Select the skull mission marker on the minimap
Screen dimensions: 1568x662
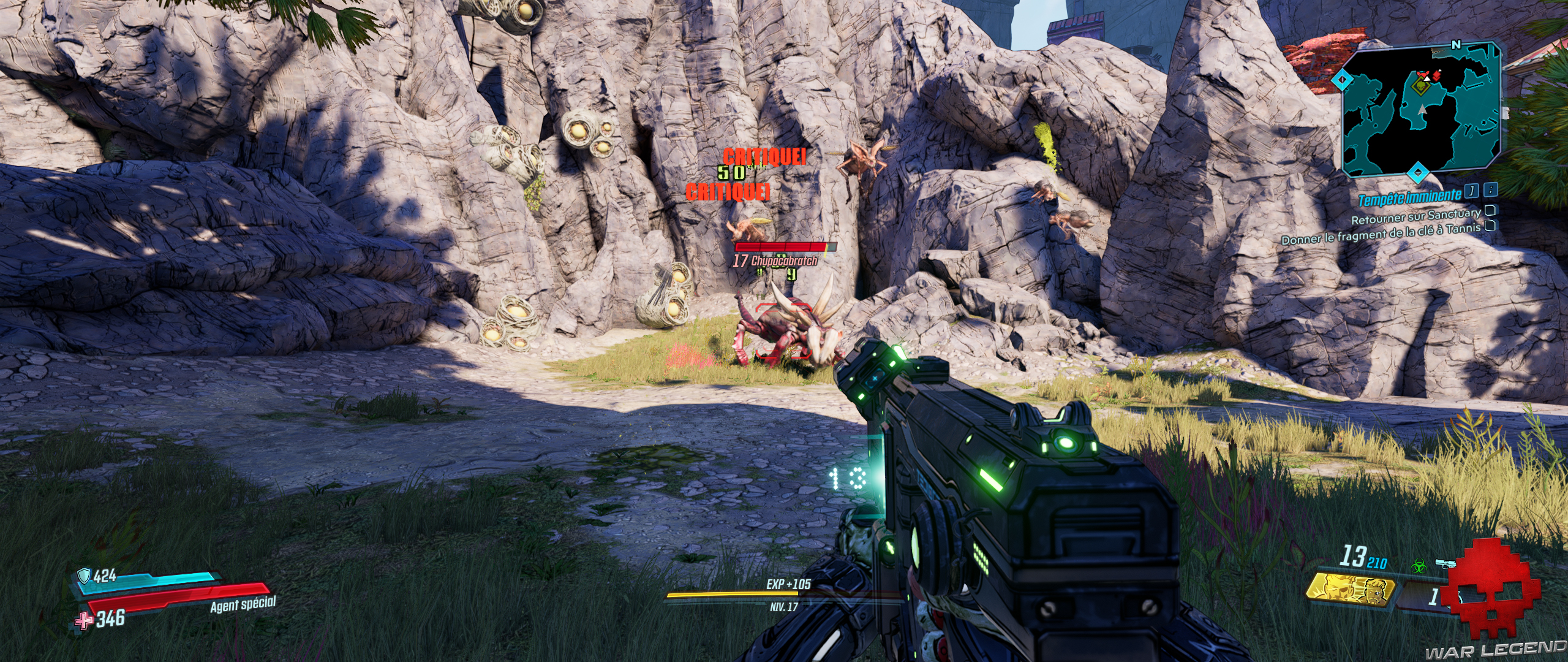tap(1422, 87)
